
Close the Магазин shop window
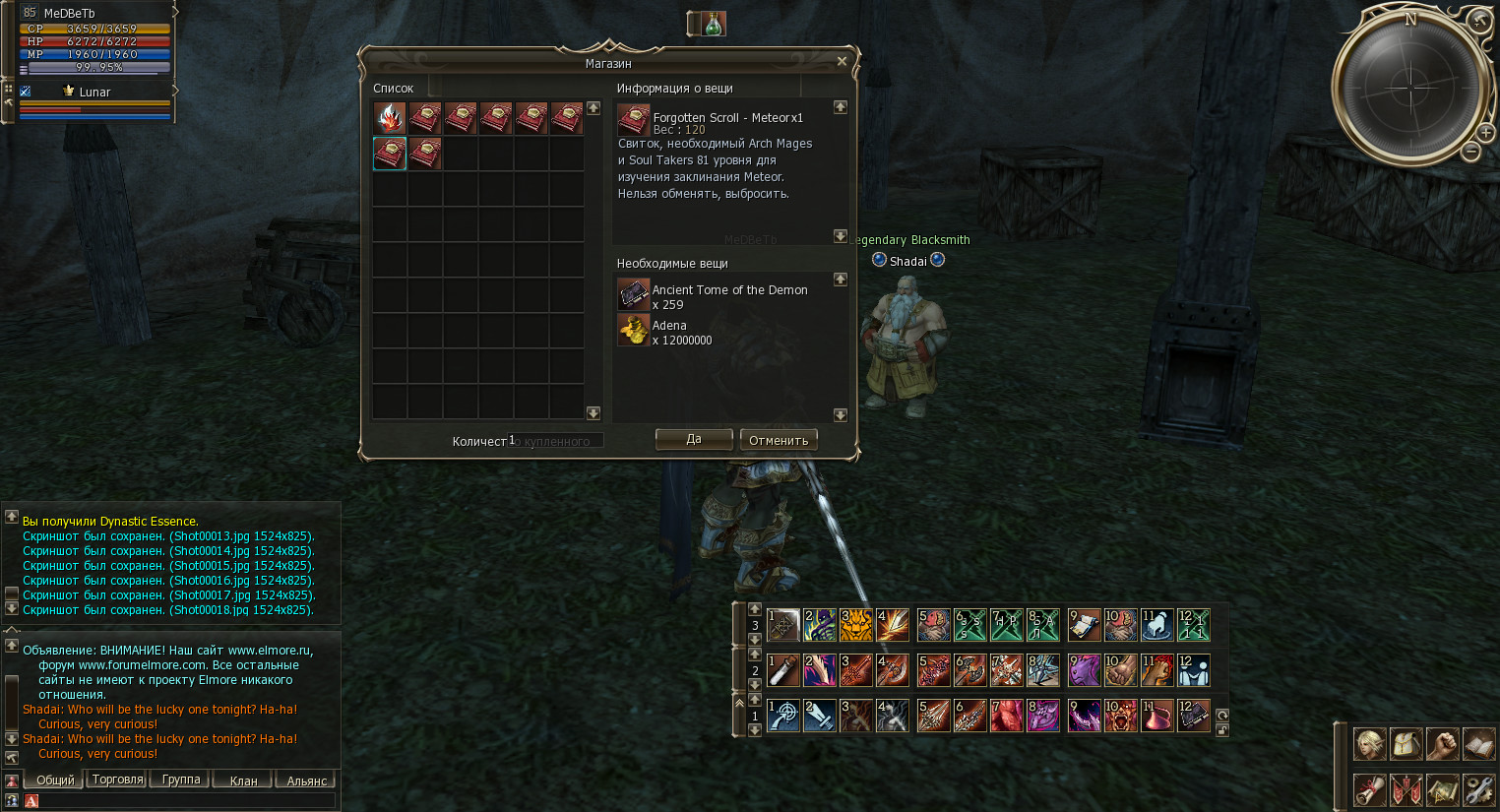(x=842, y=61)
